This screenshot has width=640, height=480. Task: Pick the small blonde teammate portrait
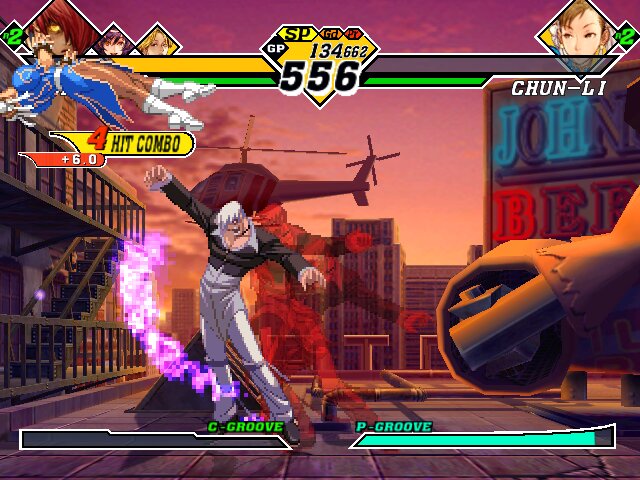(x=156, y=40)
